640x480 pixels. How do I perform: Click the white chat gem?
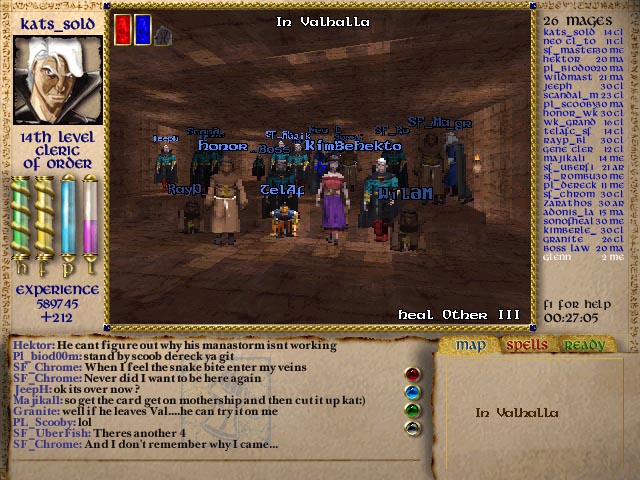tap(412, 427)
